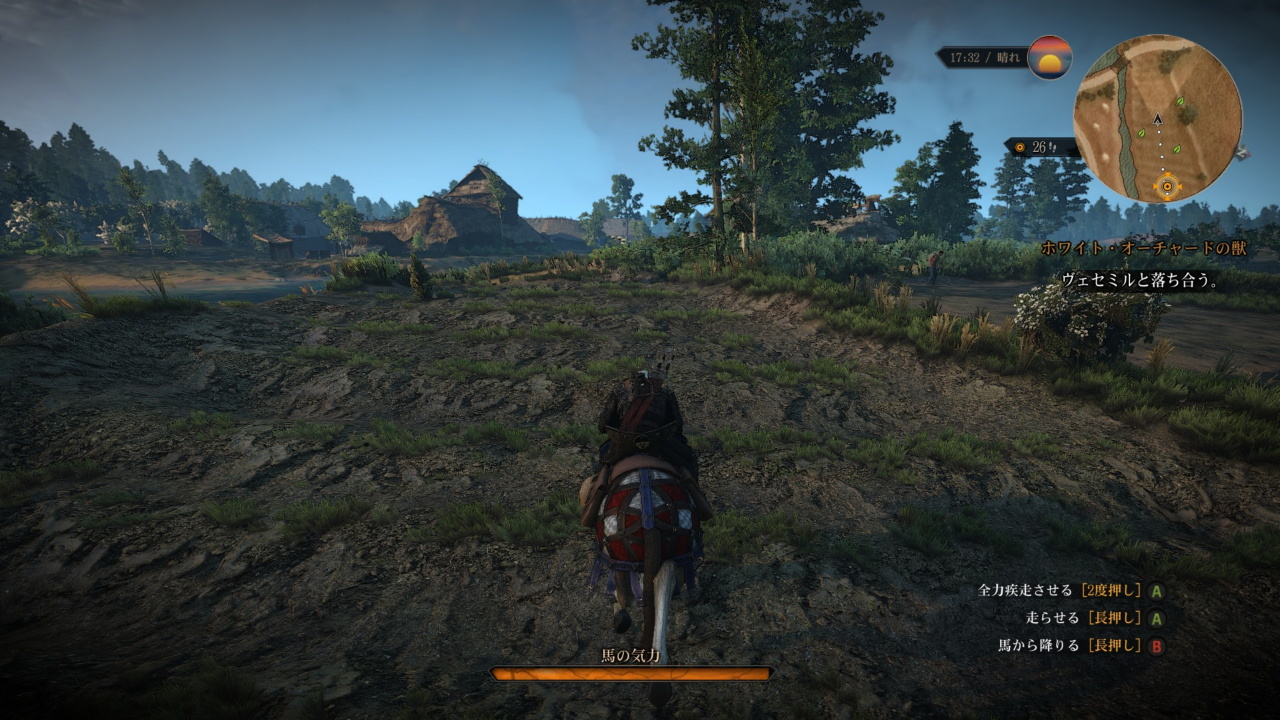
Task: Click the red B prompt for 馬から降りる
Action: [1158, 645]
